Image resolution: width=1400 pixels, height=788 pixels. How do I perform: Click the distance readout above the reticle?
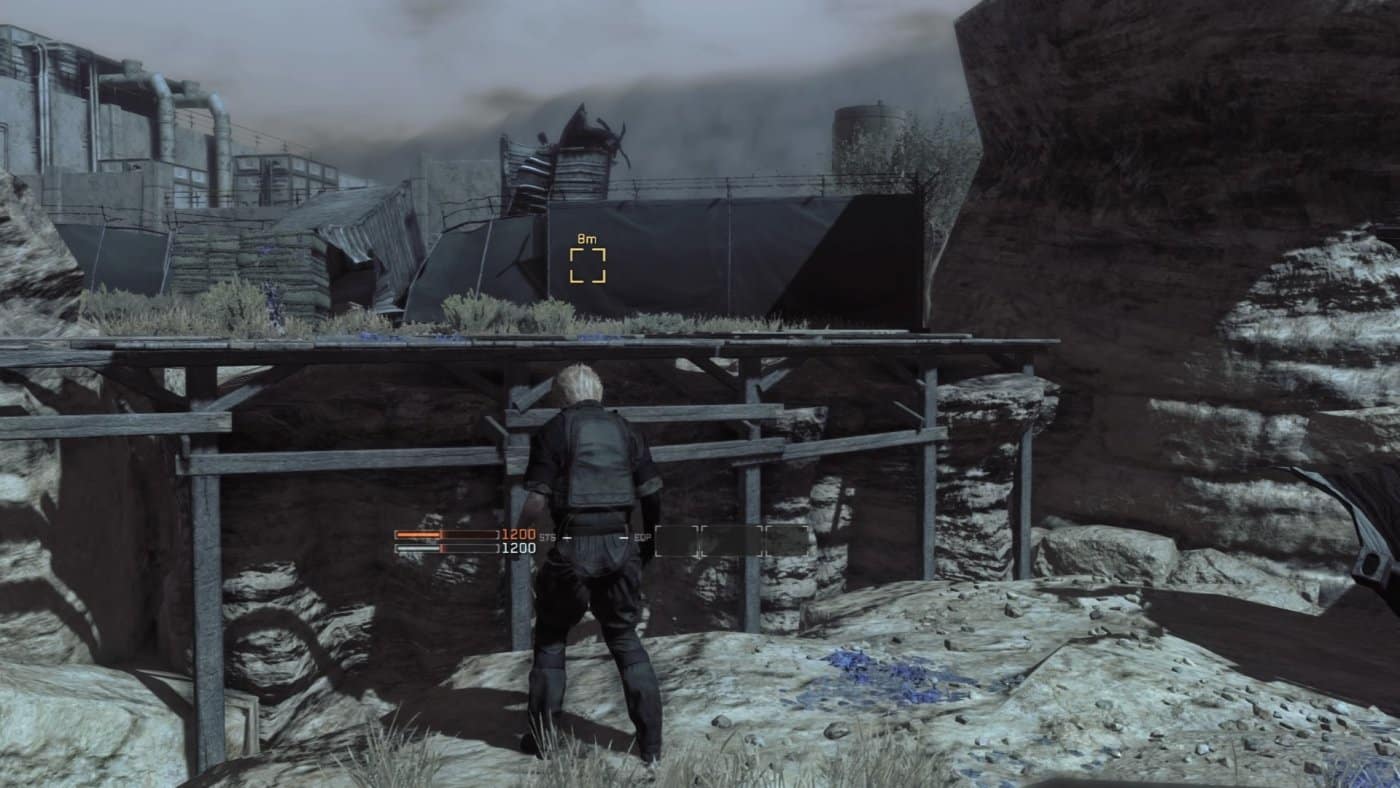tap(587, 238)
